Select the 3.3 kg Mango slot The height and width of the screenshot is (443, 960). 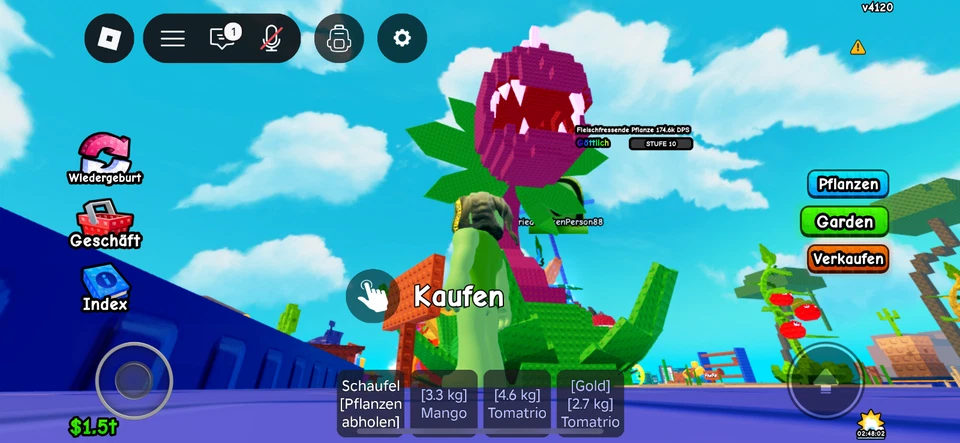point(444,403)
